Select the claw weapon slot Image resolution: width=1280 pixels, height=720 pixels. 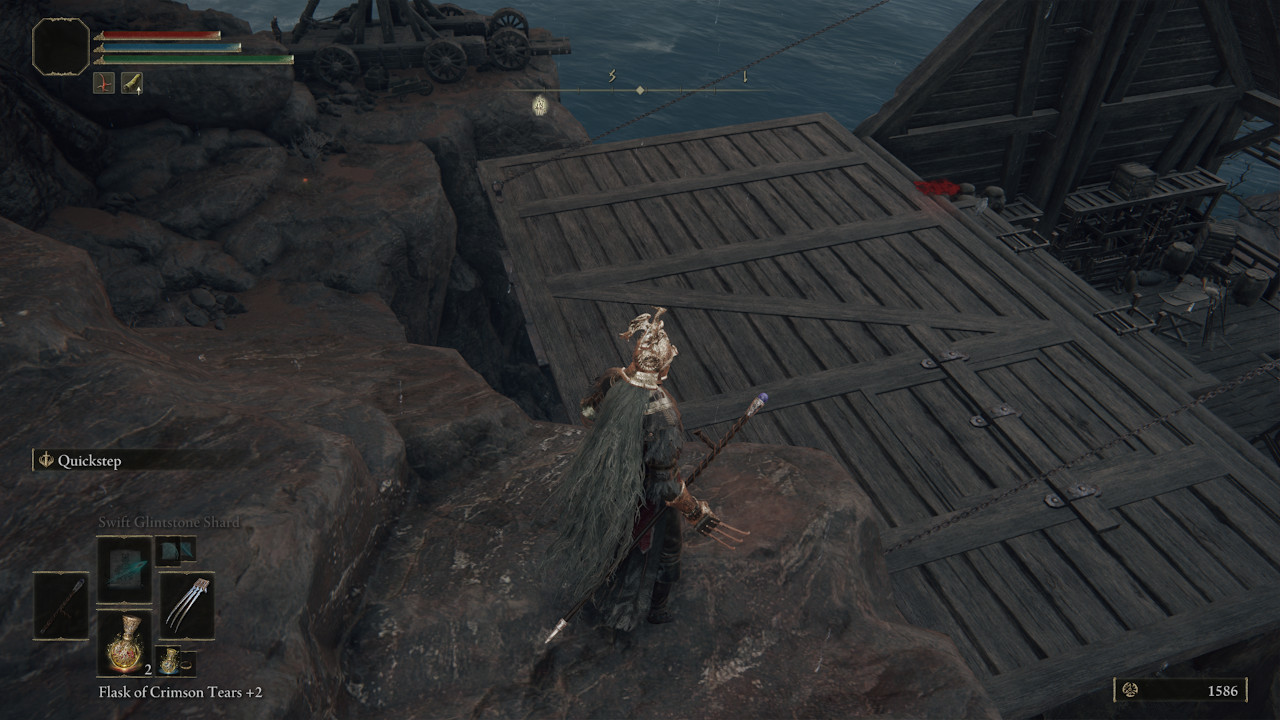click(x=186, y=606)
